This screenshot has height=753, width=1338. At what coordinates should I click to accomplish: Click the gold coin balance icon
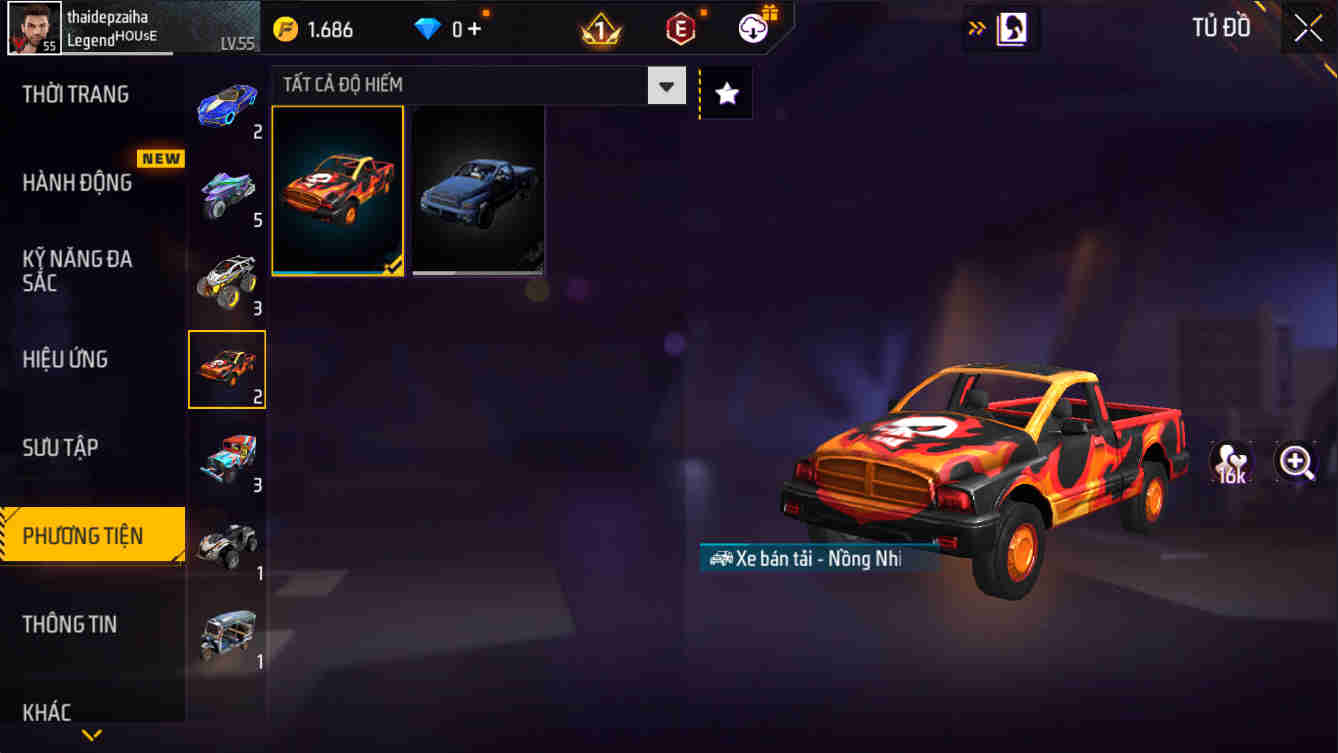[x=286, y=28]
